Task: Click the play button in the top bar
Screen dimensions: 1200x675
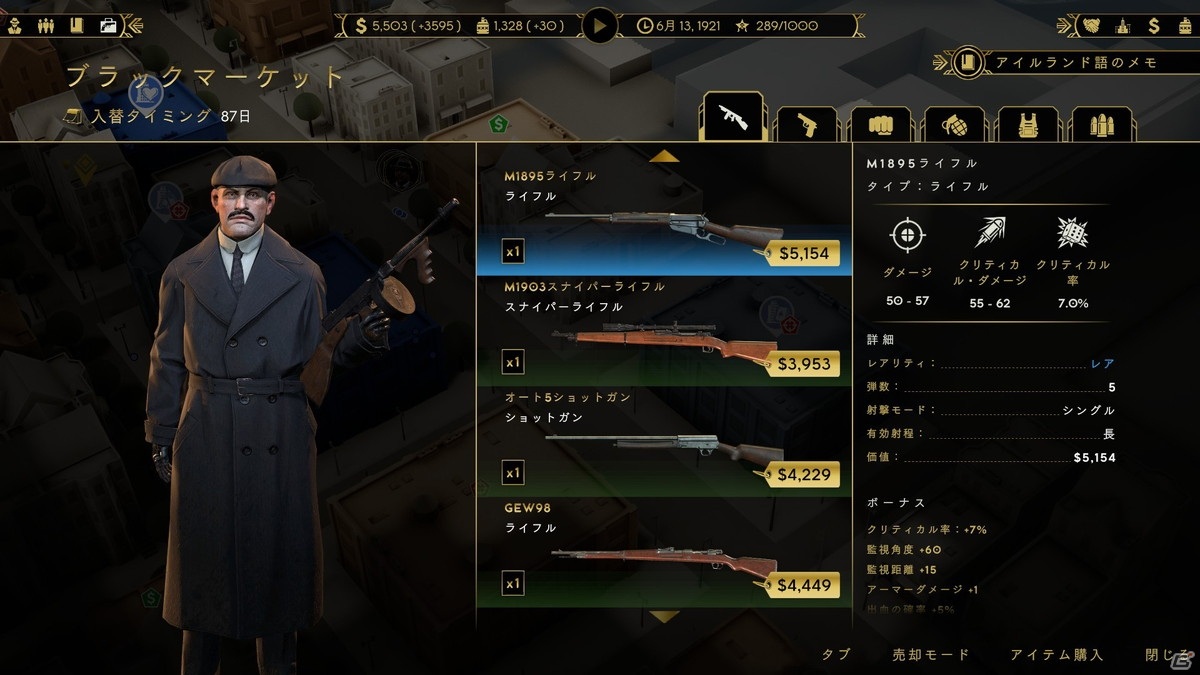Action: pos(600,25)
